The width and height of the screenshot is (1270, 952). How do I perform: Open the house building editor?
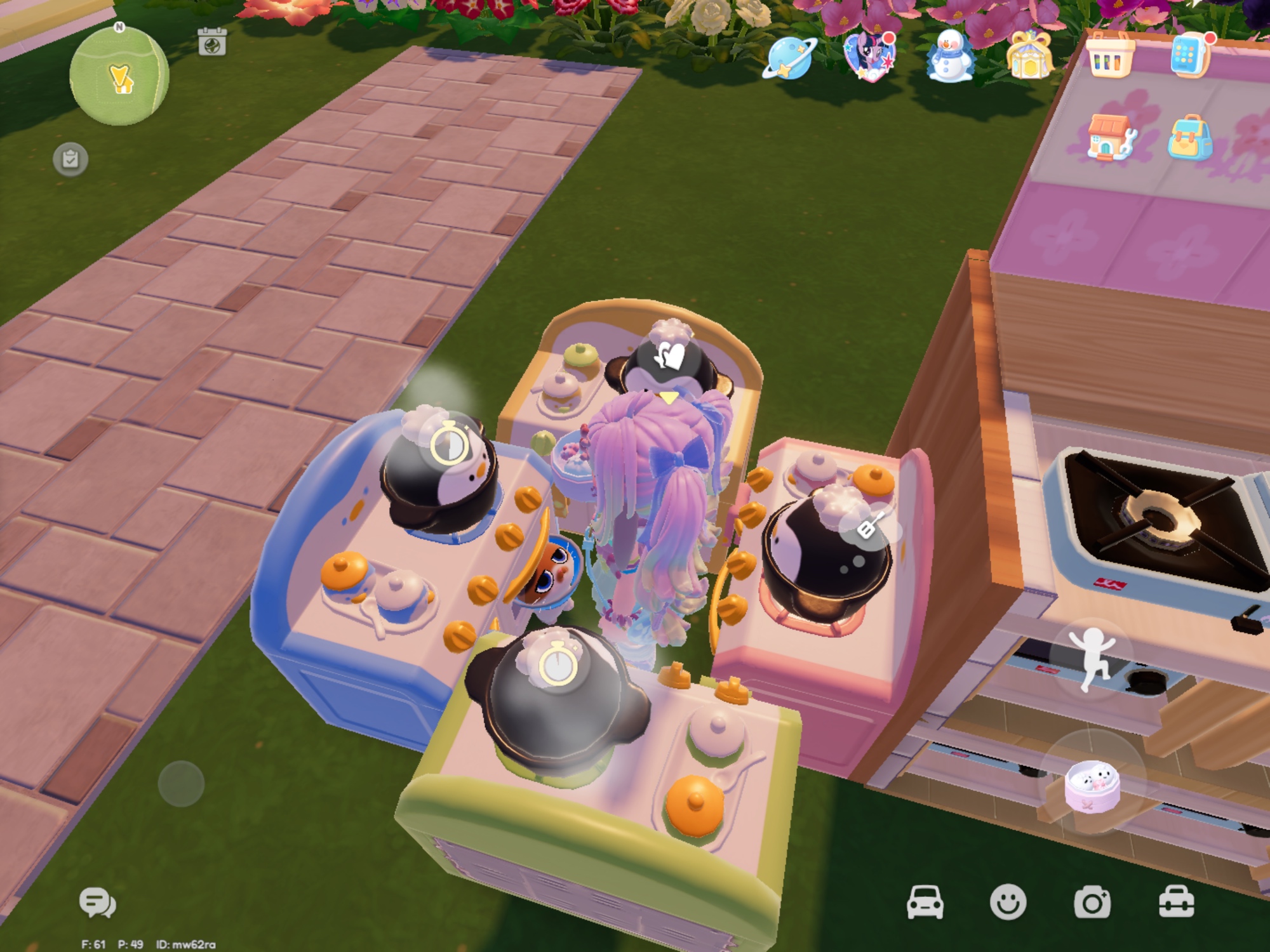[1109, 137]
